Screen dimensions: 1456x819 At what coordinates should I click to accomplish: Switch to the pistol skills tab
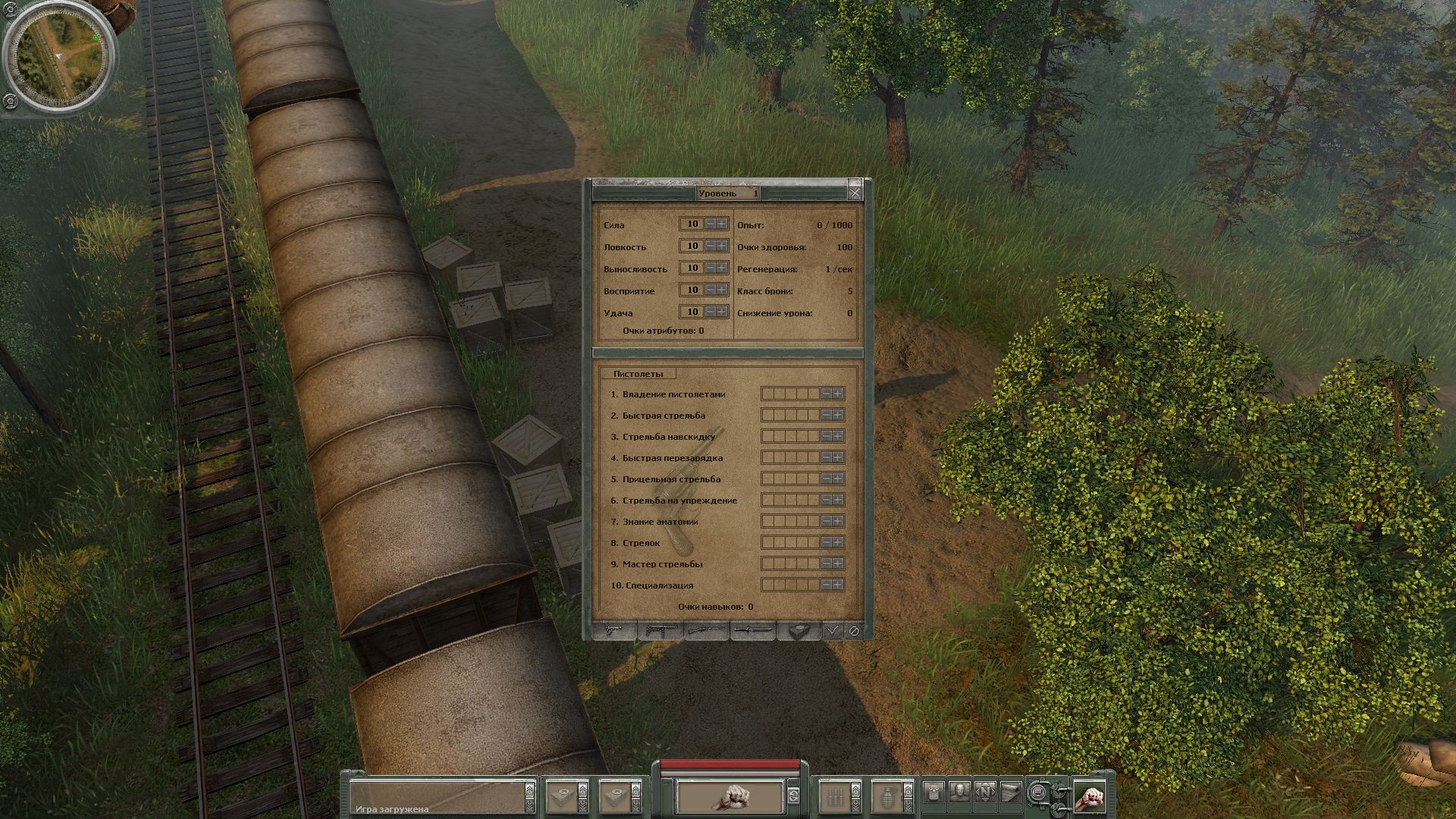click(x=615, y=630)
